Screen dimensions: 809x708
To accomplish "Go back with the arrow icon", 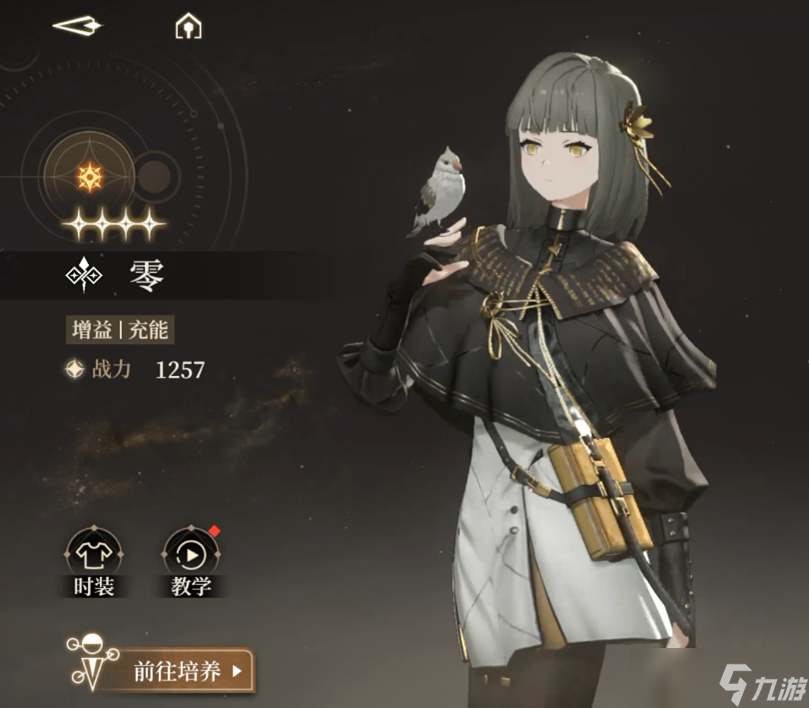I will (77, 26).
